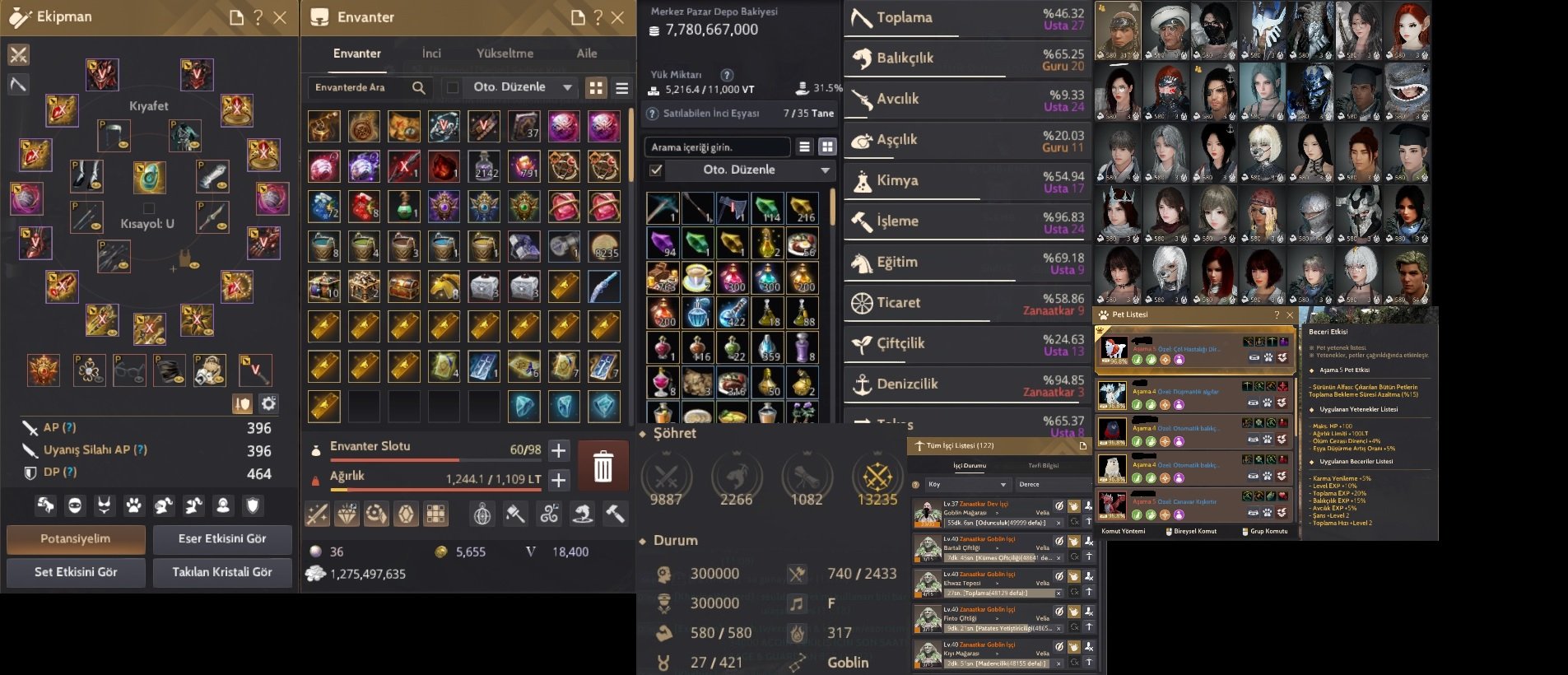Toggle the Oto. Düzenle checkbox above item grid
1568x675 pixels.
pos(654,170)
